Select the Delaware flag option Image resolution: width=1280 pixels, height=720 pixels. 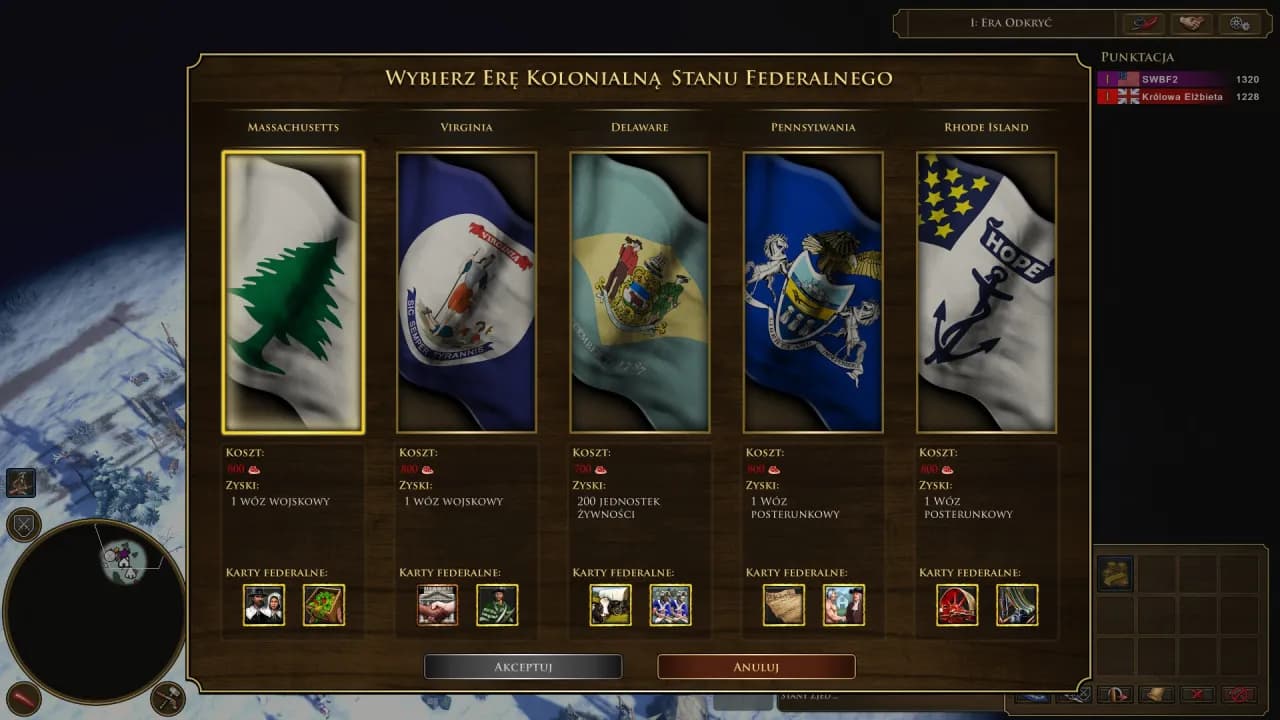[x=639, y=291]
